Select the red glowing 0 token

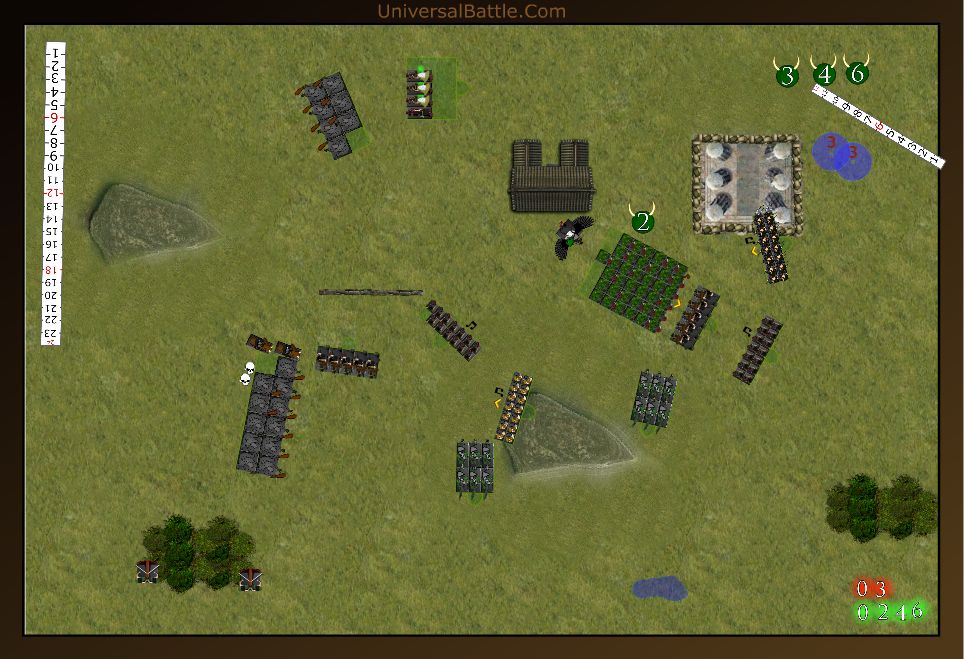point(862,588)
